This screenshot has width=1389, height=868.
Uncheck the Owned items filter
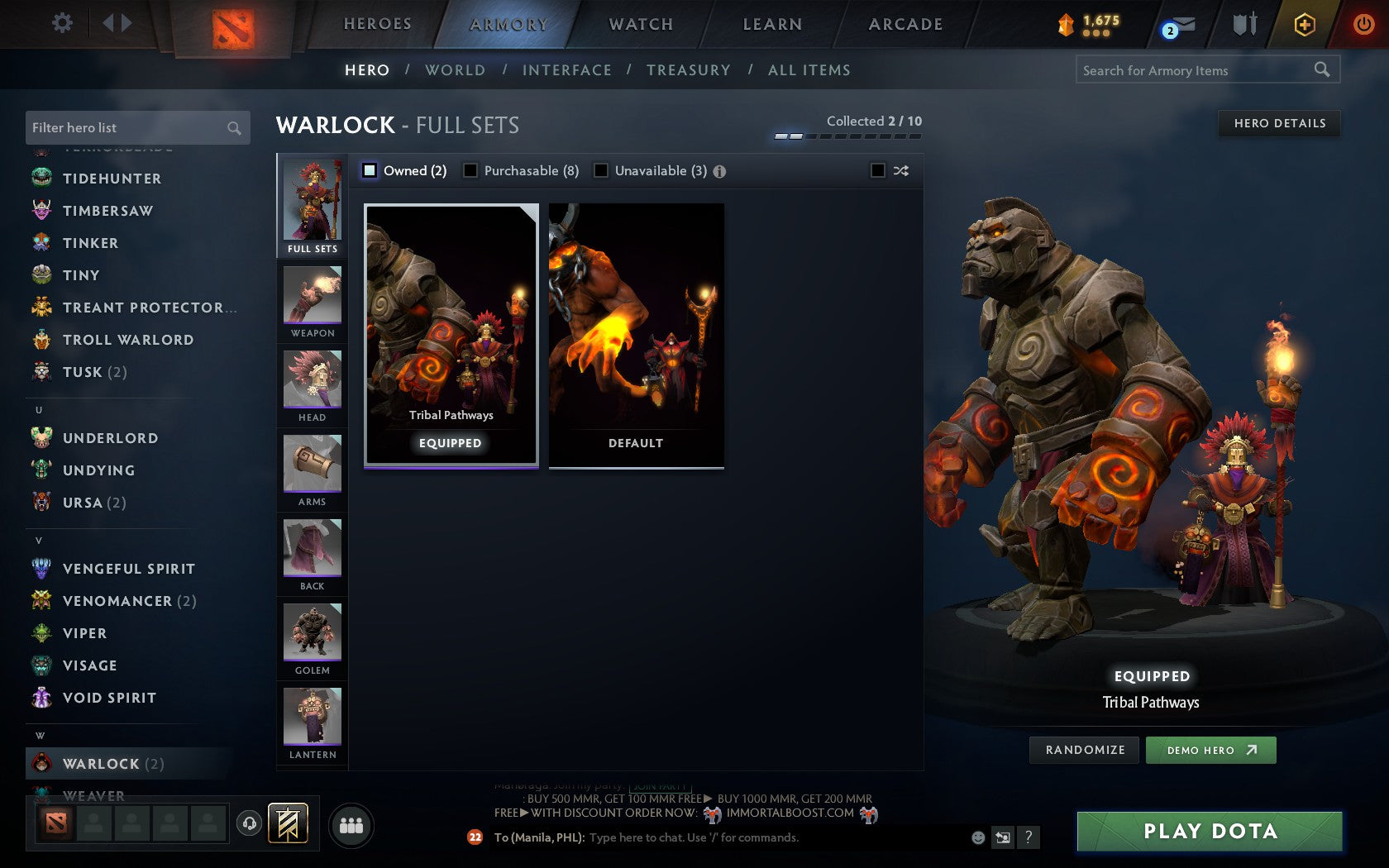point(368,170)
